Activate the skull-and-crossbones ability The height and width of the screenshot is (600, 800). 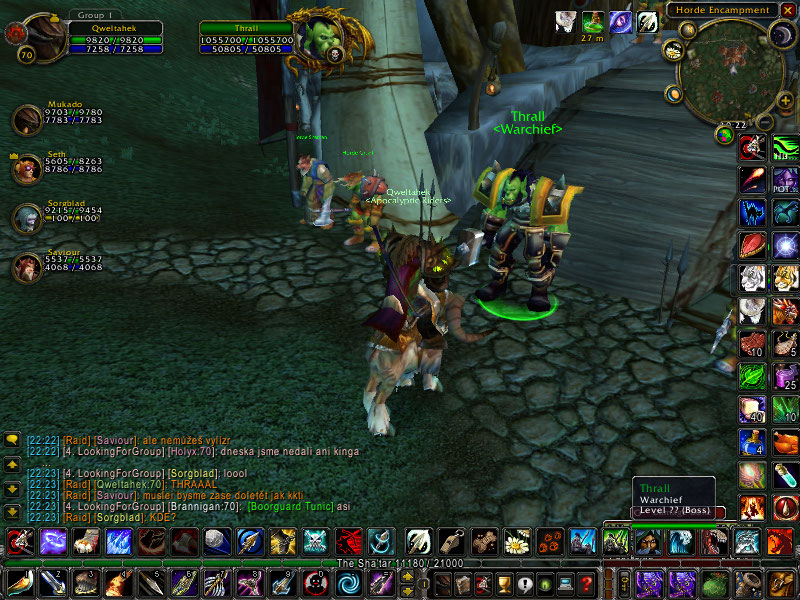tap(315, 542)
